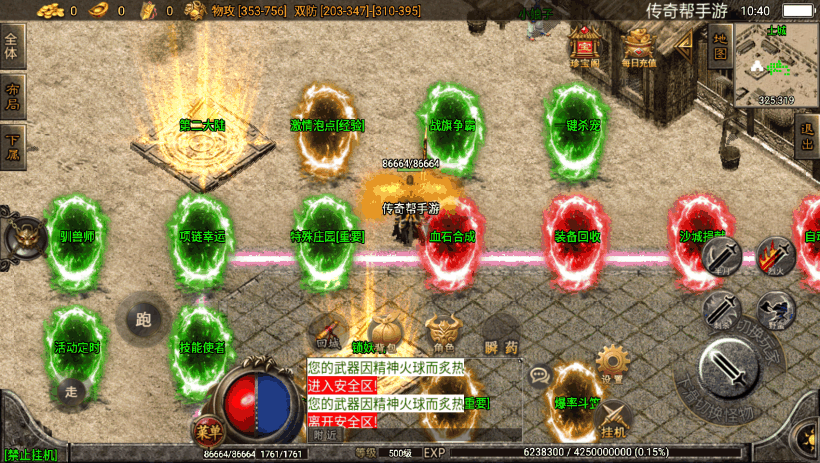Image resolution: width=820 pixels, height=463 pixels.
Task: Open the chat speech bubble icon
Action: (540, 376)
